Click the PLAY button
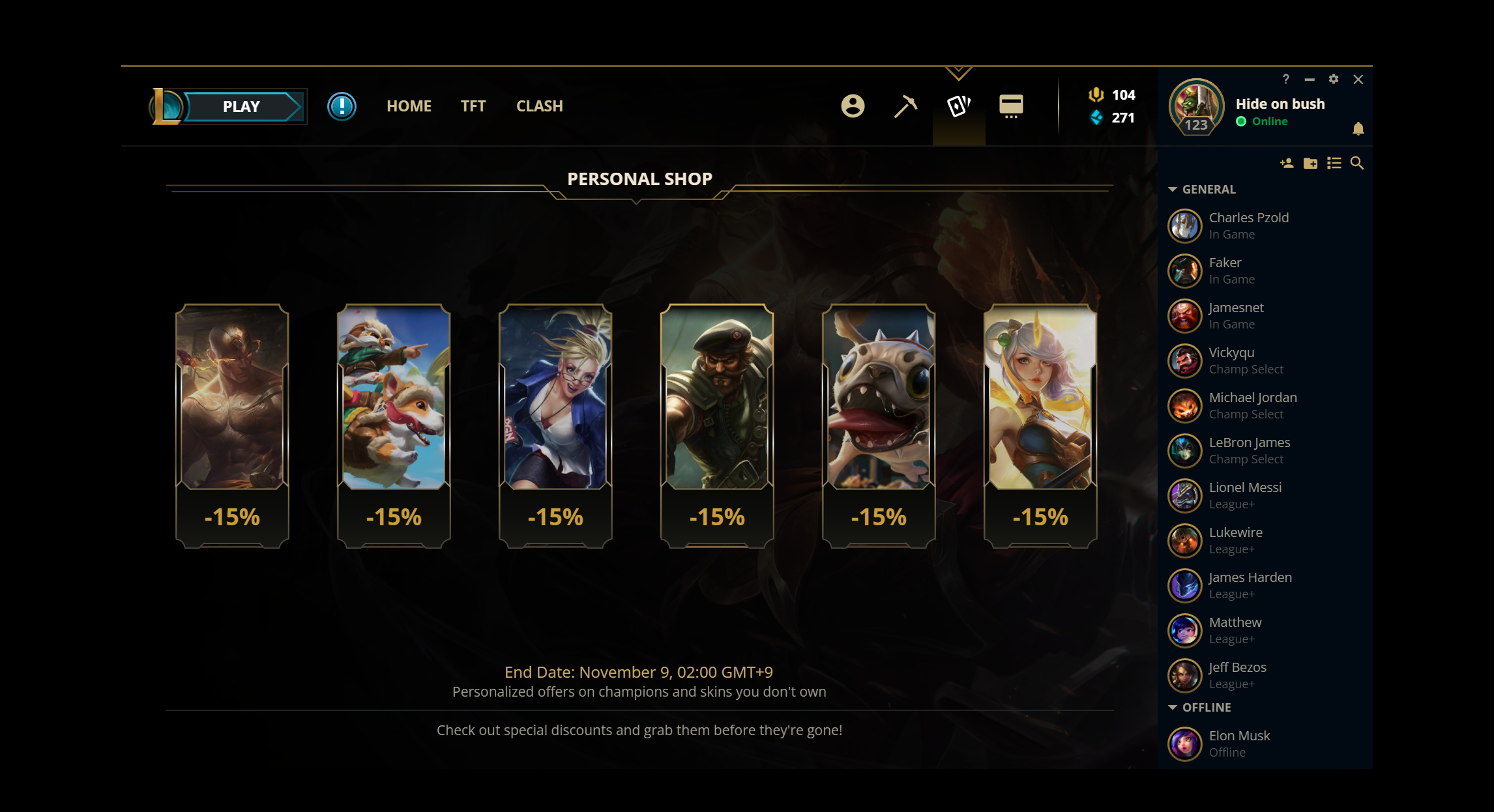The height and width of the screenshot is (812, 1494). pos(241,107)
